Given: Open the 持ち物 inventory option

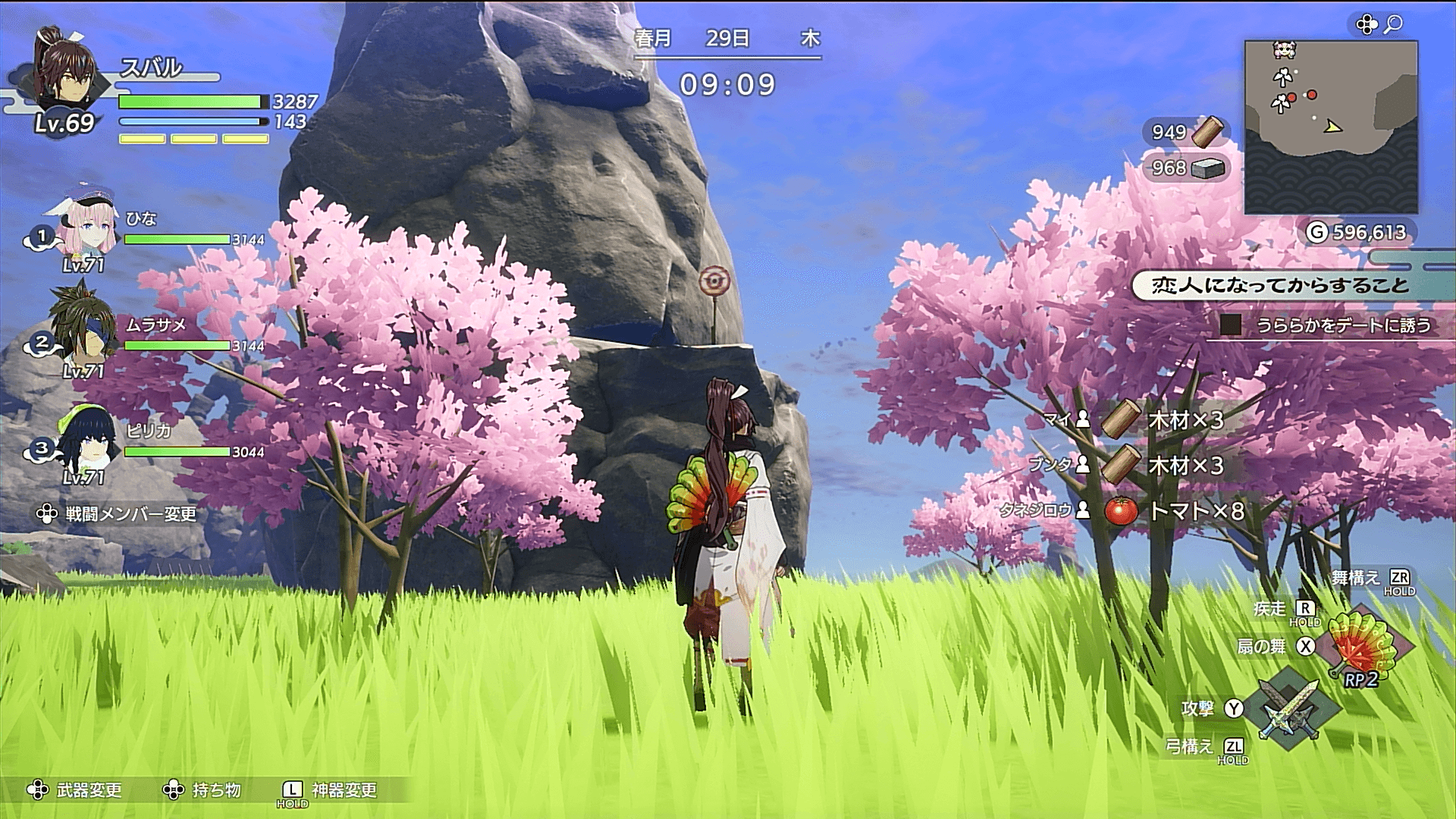Looking at the screenshot, I should 203,790.
